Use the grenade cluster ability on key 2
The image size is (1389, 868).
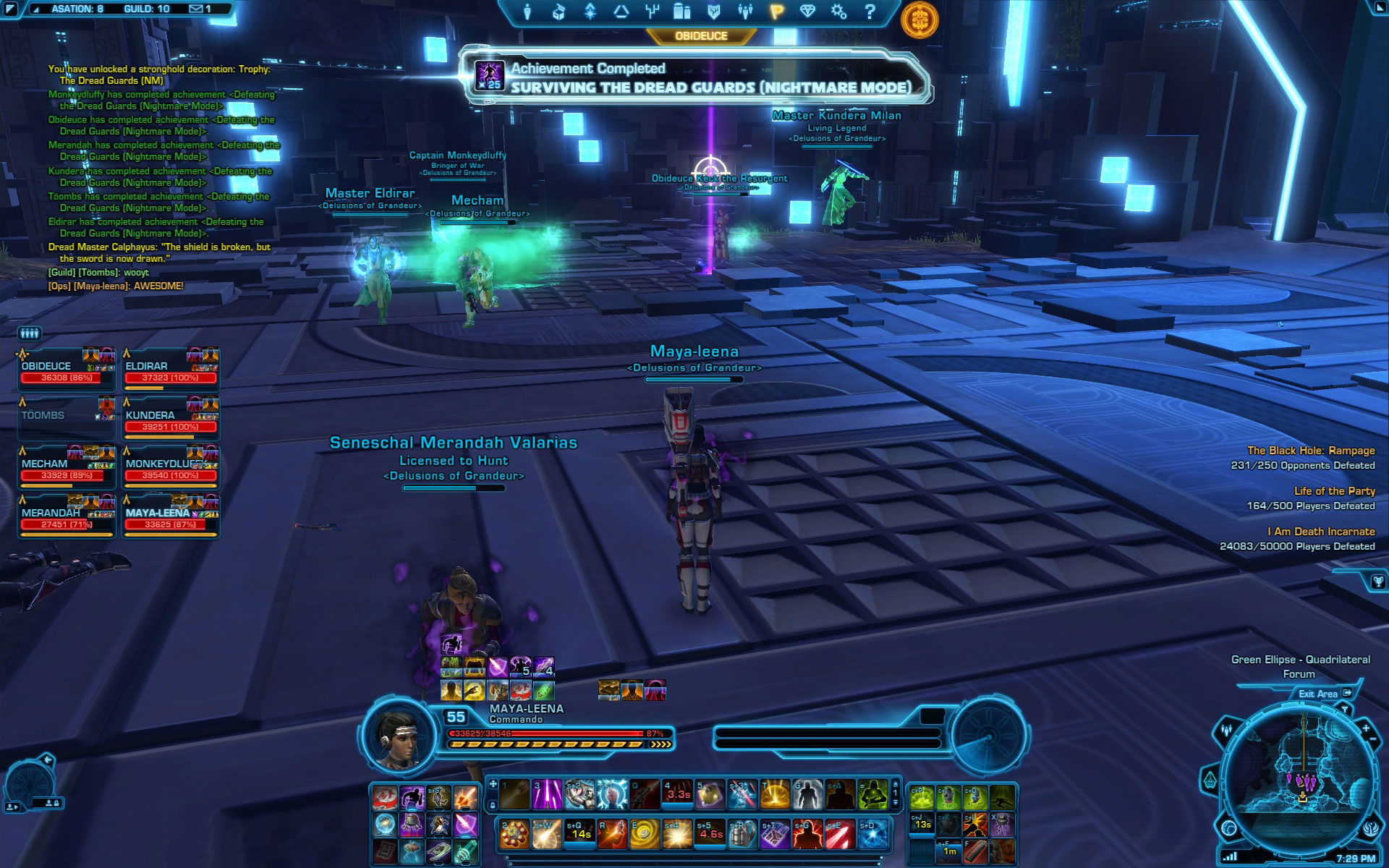(x=514, y=834)
